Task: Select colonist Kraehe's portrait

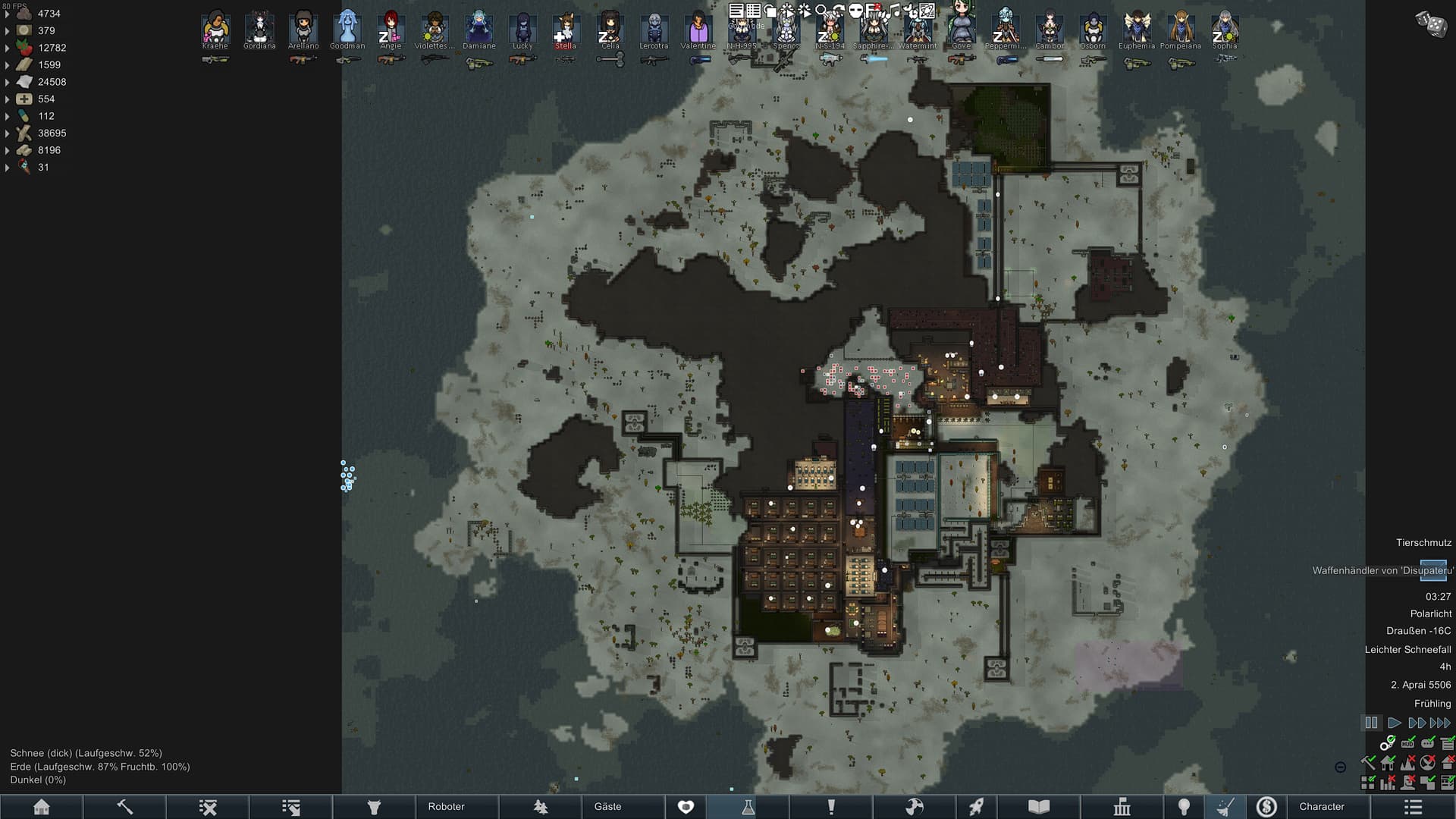Action: (x=215, y=29)
